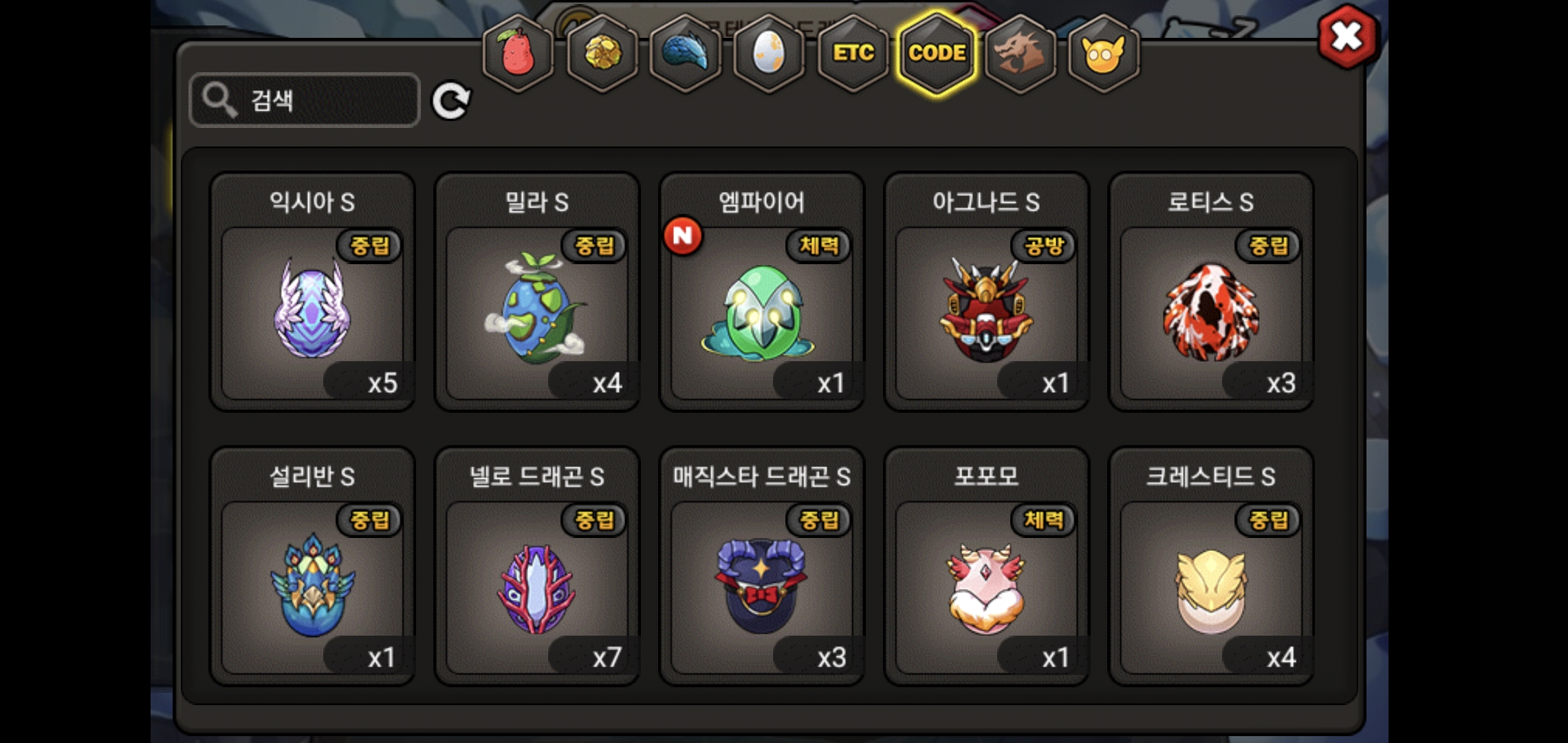The height and width of the screenshot is (743, 1568).
Task: Close the inventory with the red X
Action: point(1347,37)
